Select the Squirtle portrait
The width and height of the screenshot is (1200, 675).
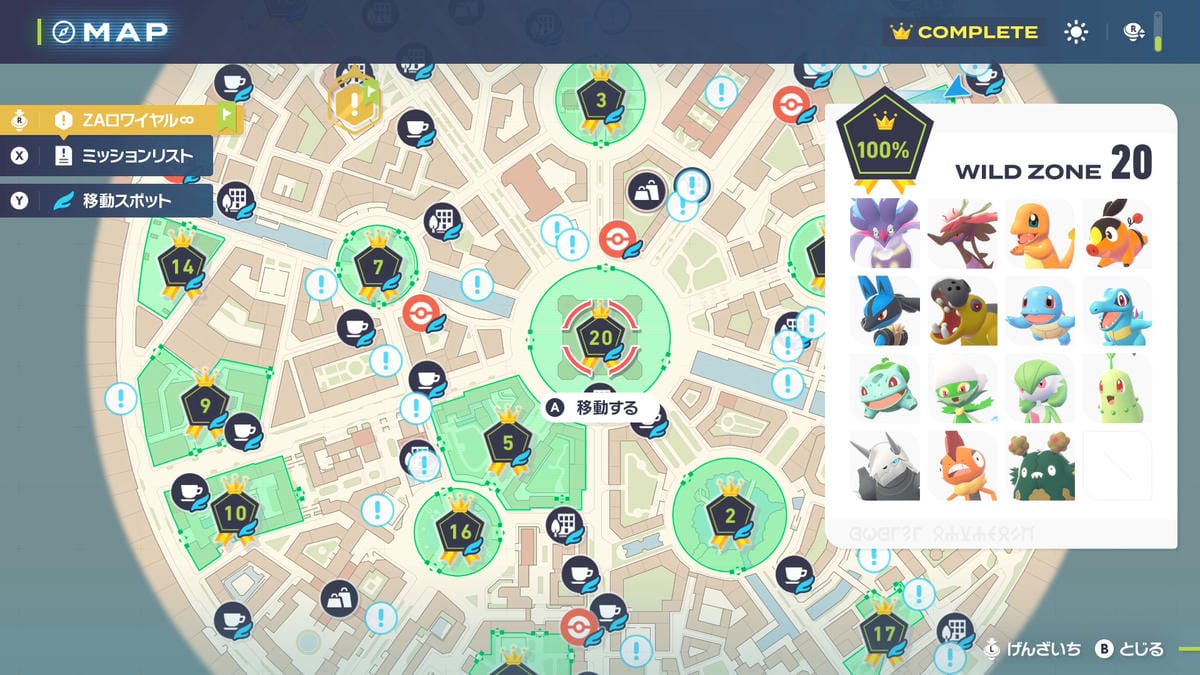[1040, 311]
